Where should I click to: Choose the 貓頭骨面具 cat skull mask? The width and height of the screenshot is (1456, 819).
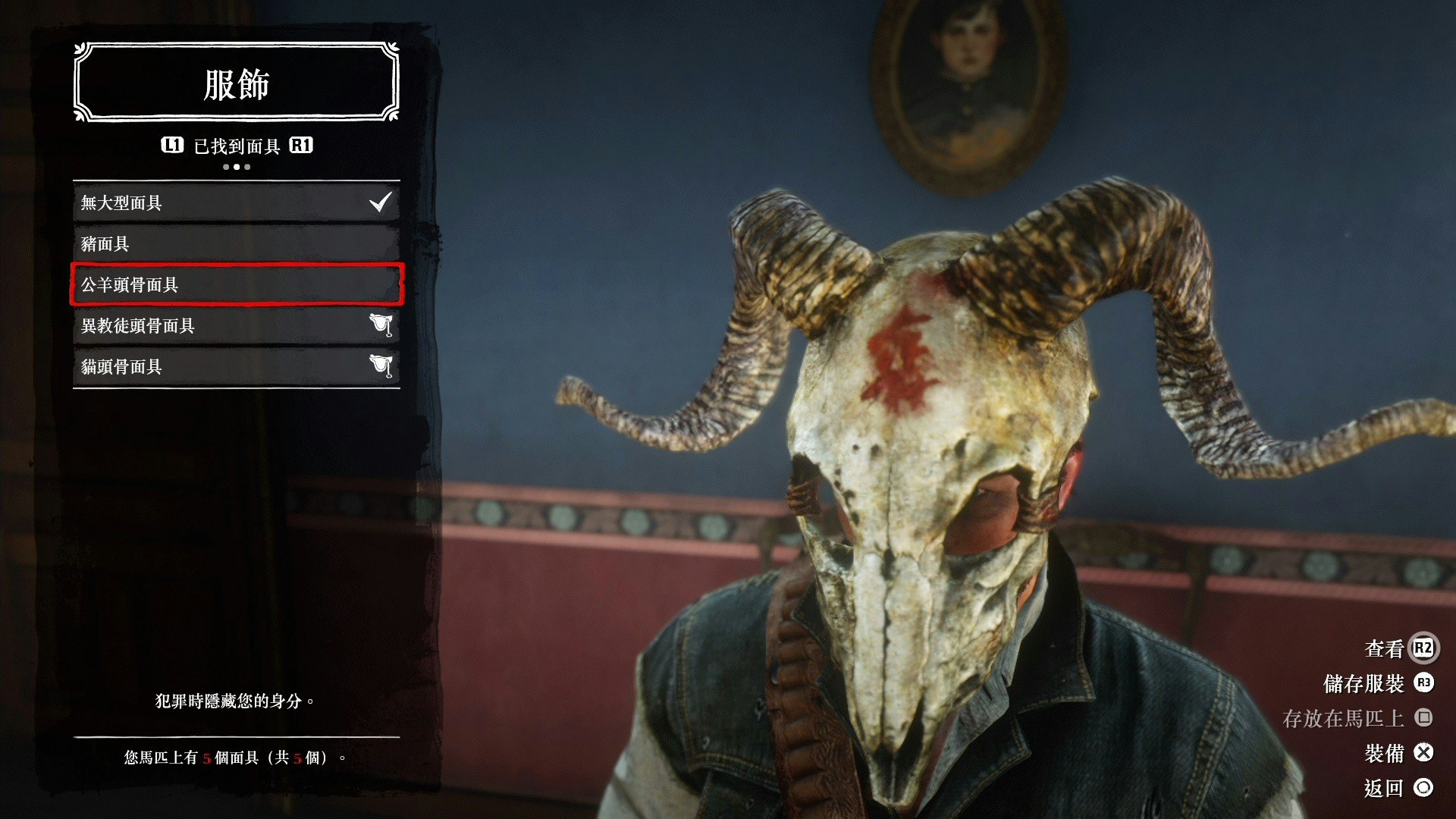(236, 367)
